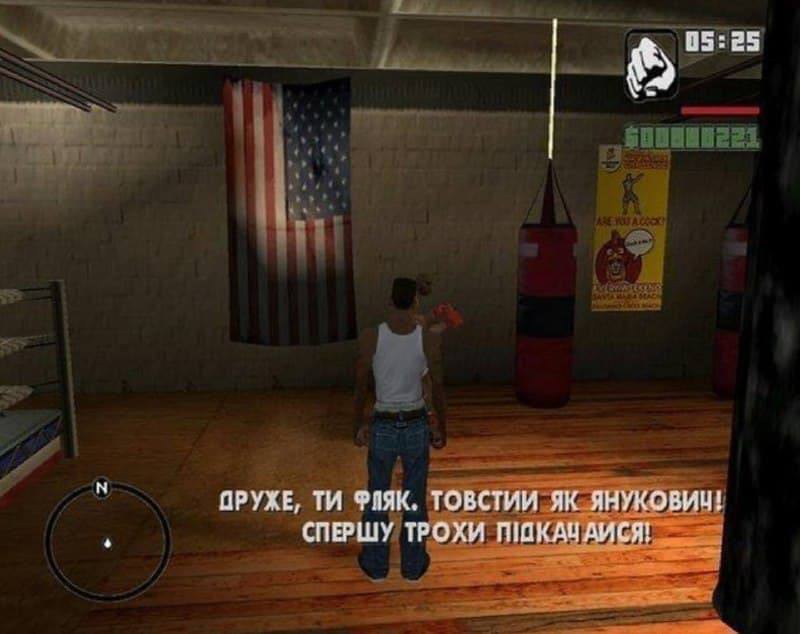The image size is (800, 634).
Task: Open the circular radar minimap
Action: (107, 542)
